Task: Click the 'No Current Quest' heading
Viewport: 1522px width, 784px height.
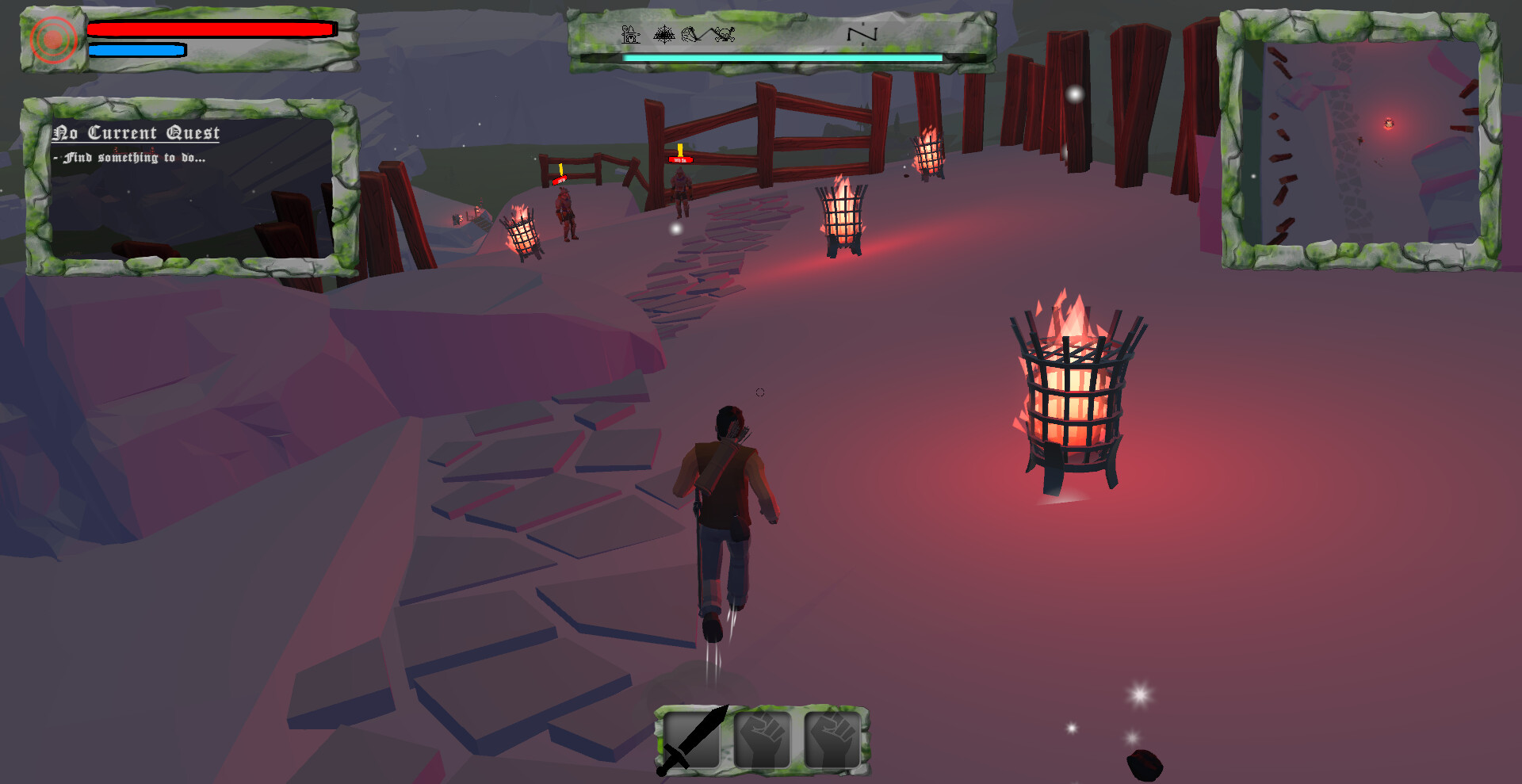Action: 136,132
